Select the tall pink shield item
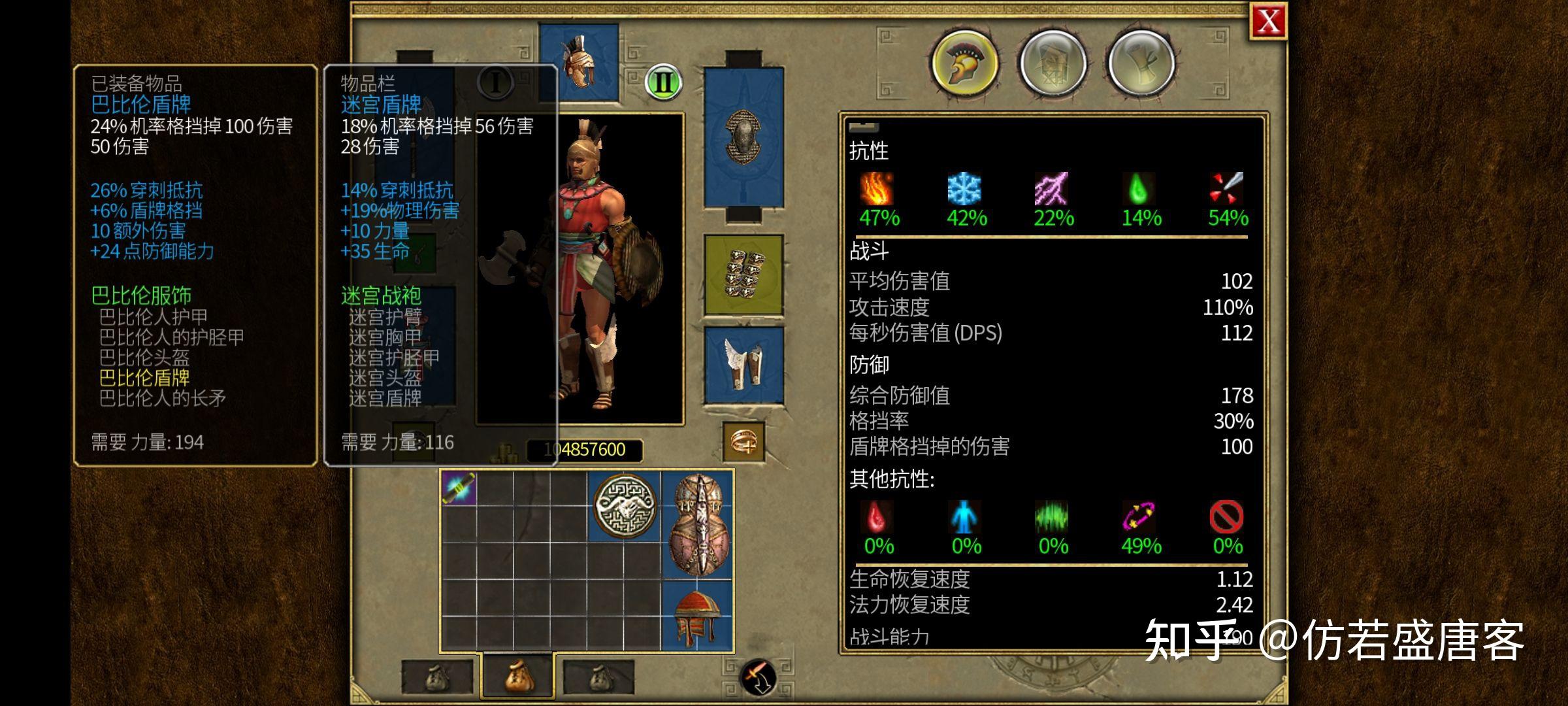Viewport: 1568px width, 706px height. coord(698,525)
